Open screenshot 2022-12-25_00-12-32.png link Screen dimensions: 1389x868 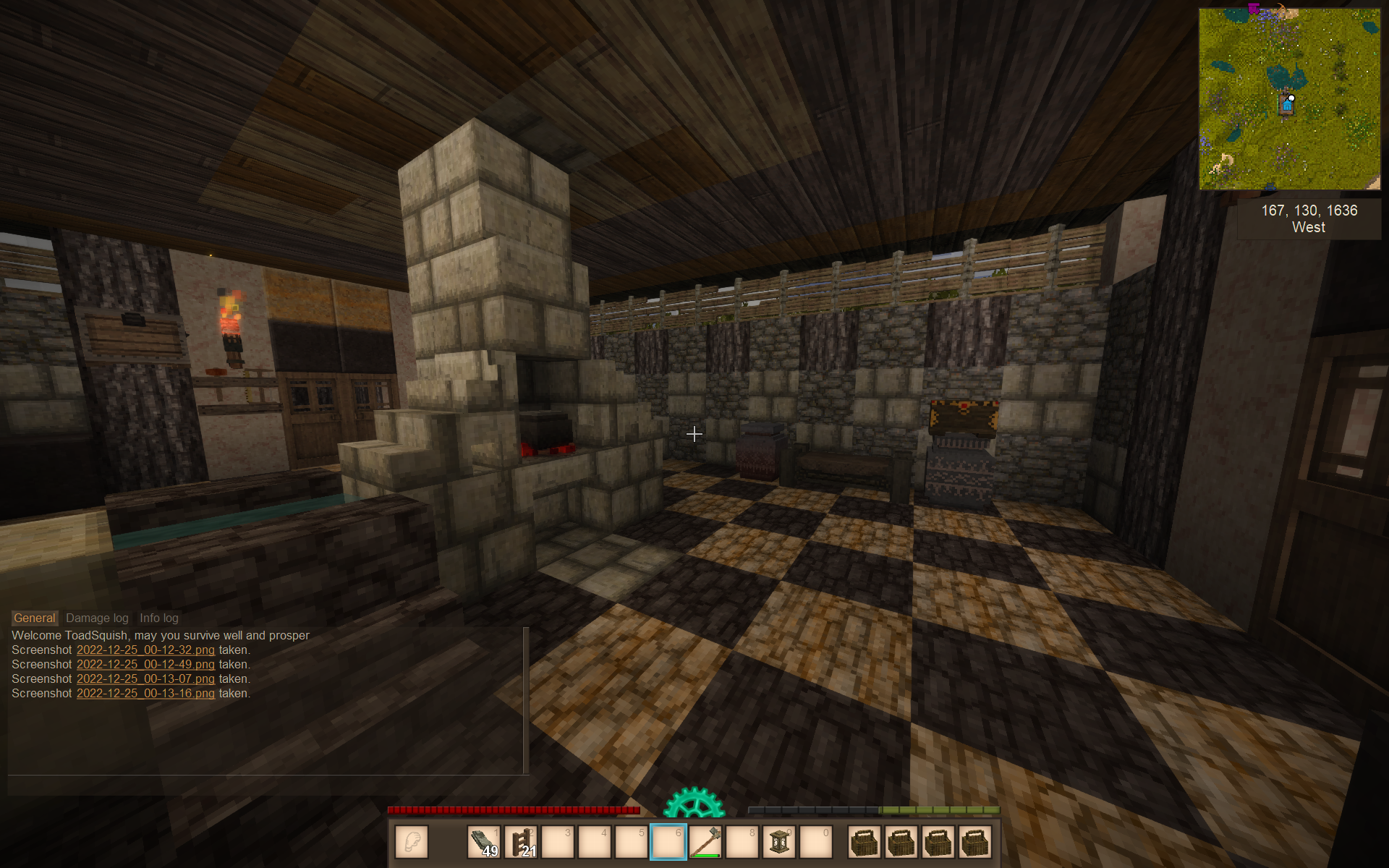pyautogui.click(x=145, y=650)
